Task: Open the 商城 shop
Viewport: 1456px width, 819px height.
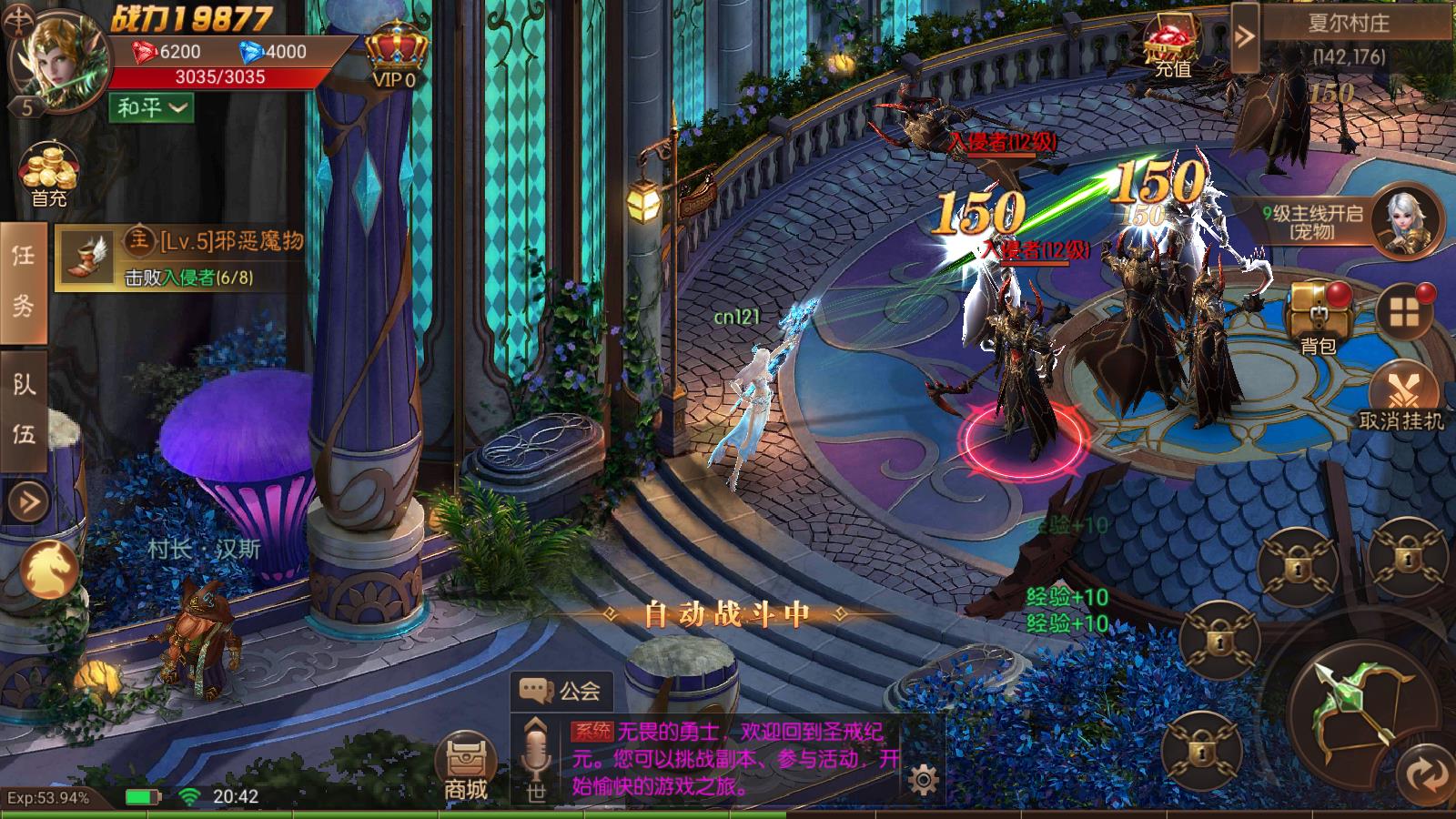Action: pos(466,768)
